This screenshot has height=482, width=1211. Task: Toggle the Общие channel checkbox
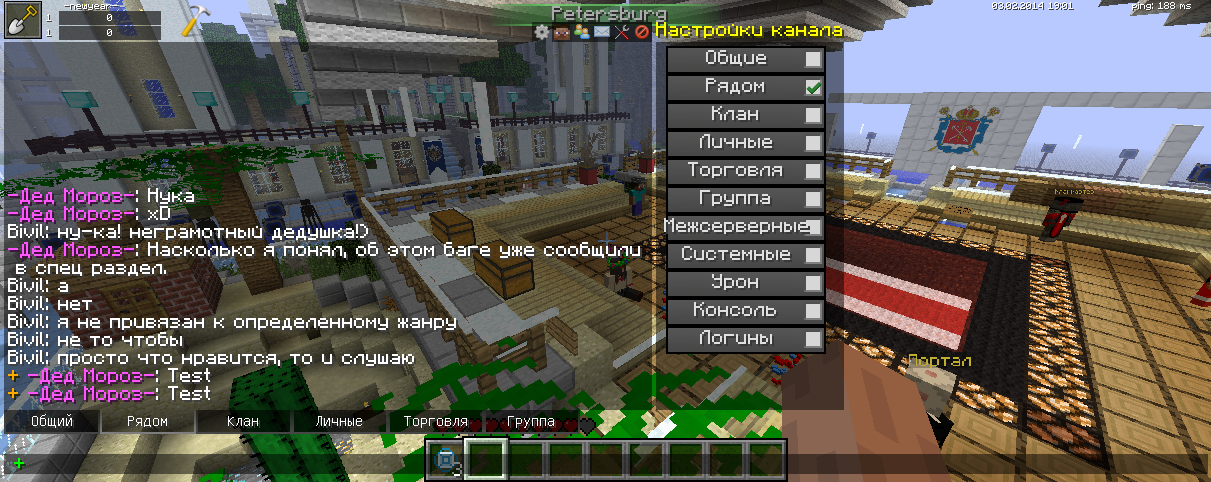tap(813, 59)
